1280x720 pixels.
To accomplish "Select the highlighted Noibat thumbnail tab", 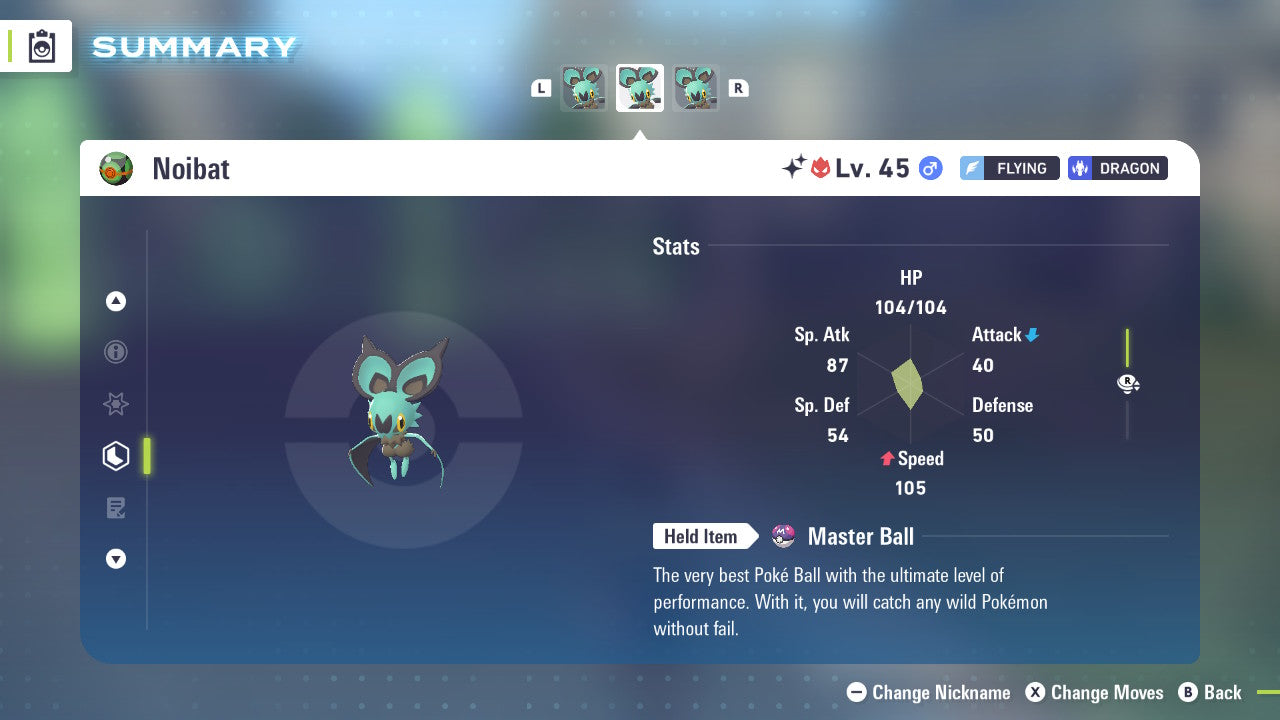I will (x=640, y=88).
